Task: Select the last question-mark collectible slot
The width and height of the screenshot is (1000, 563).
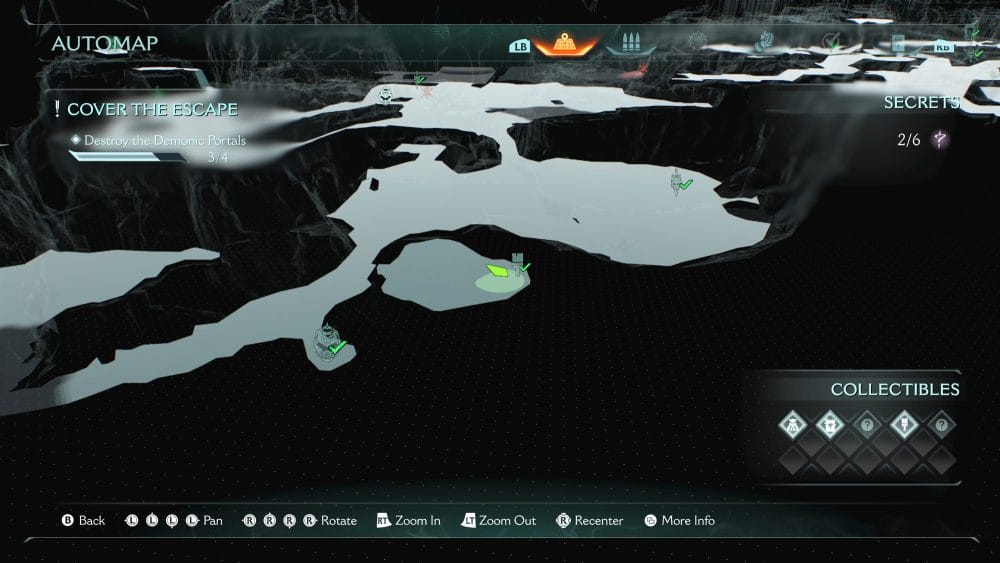Action: [x=940, y=424]
